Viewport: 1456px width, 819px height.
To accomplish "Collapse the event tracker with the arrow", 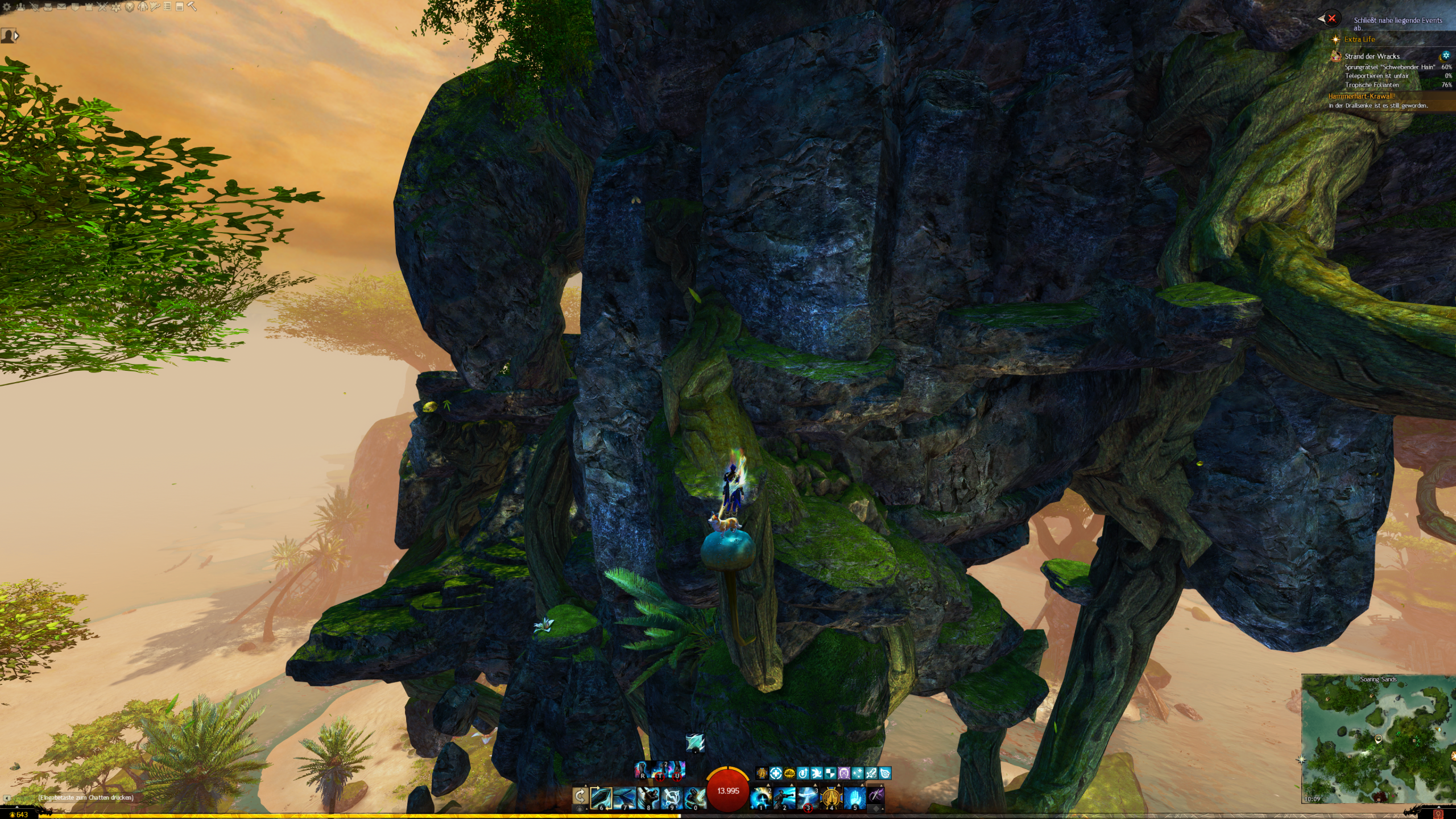I will (1322, 19).
